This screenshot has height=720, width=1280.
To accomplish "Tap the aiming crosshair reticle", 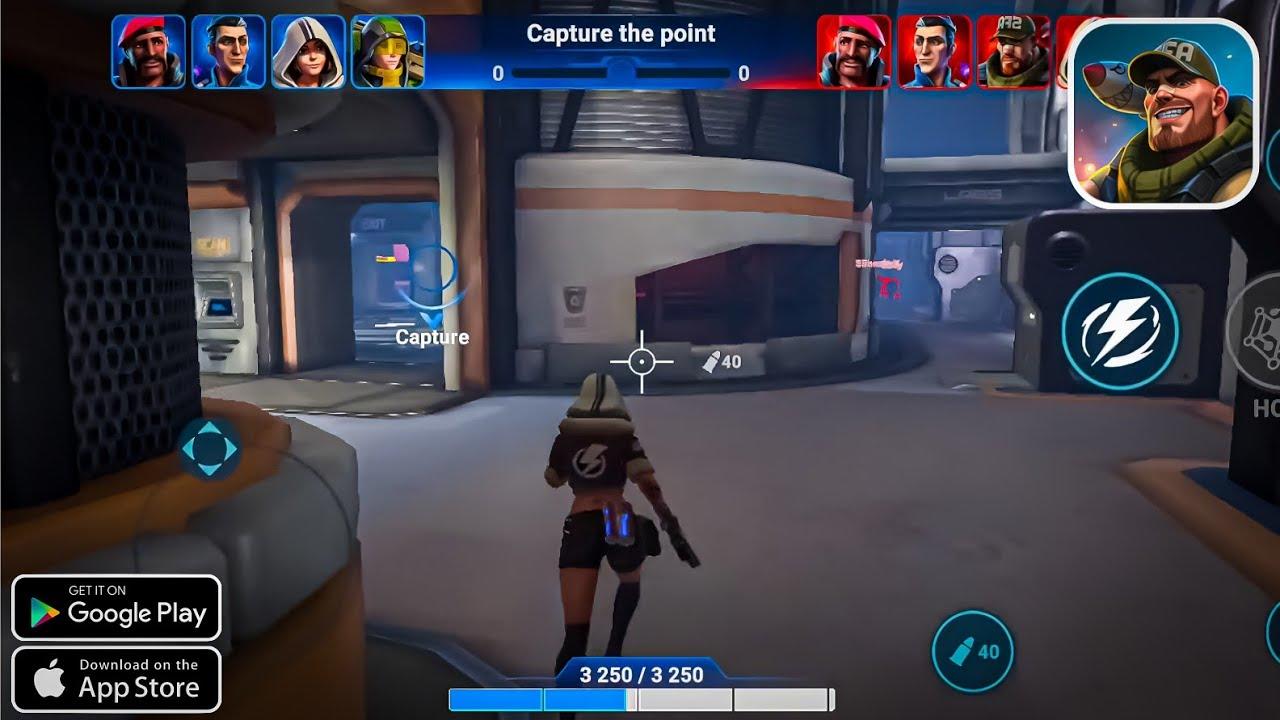I will click(x=640, y=360).
